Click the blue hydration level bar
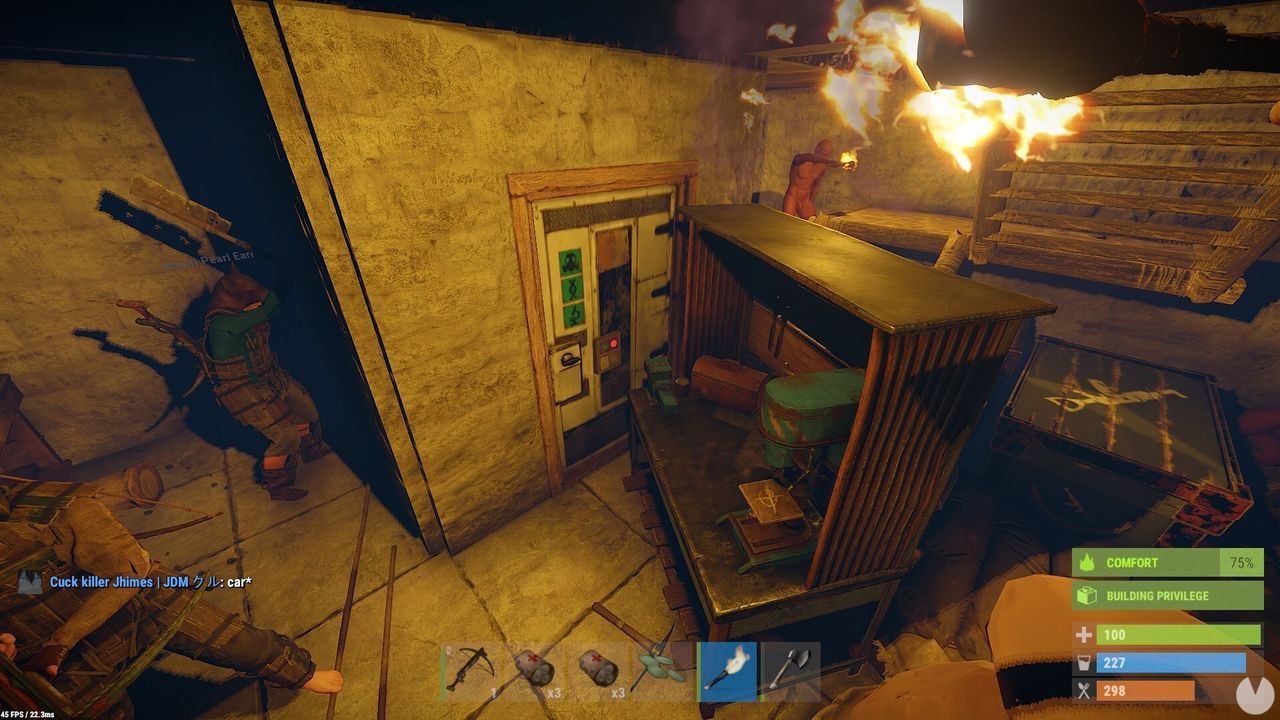Screen dimensions: 1280x720 pos(1170,662)
